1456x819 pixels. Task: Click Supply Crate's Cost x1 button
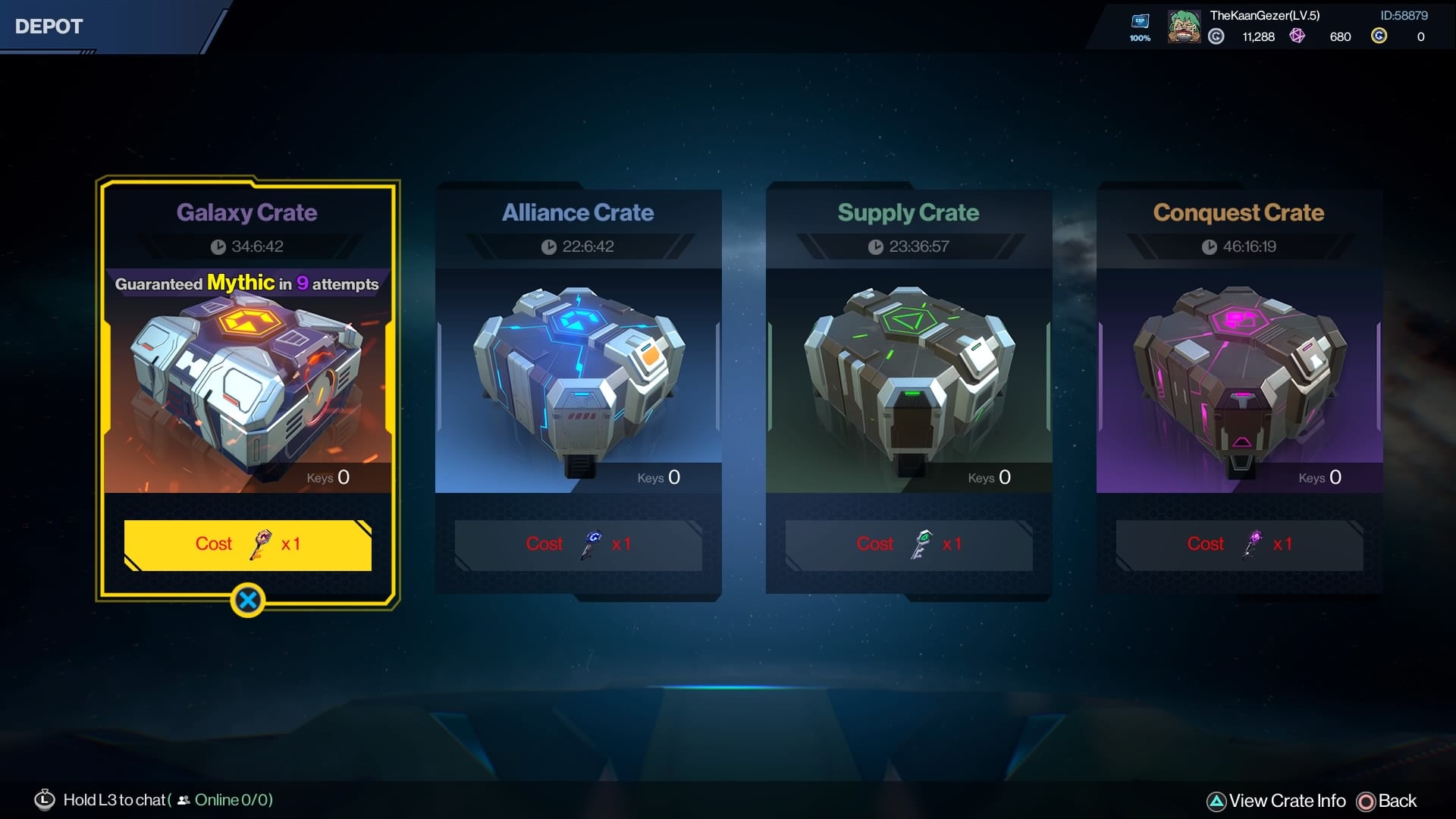tap(908, 544)
